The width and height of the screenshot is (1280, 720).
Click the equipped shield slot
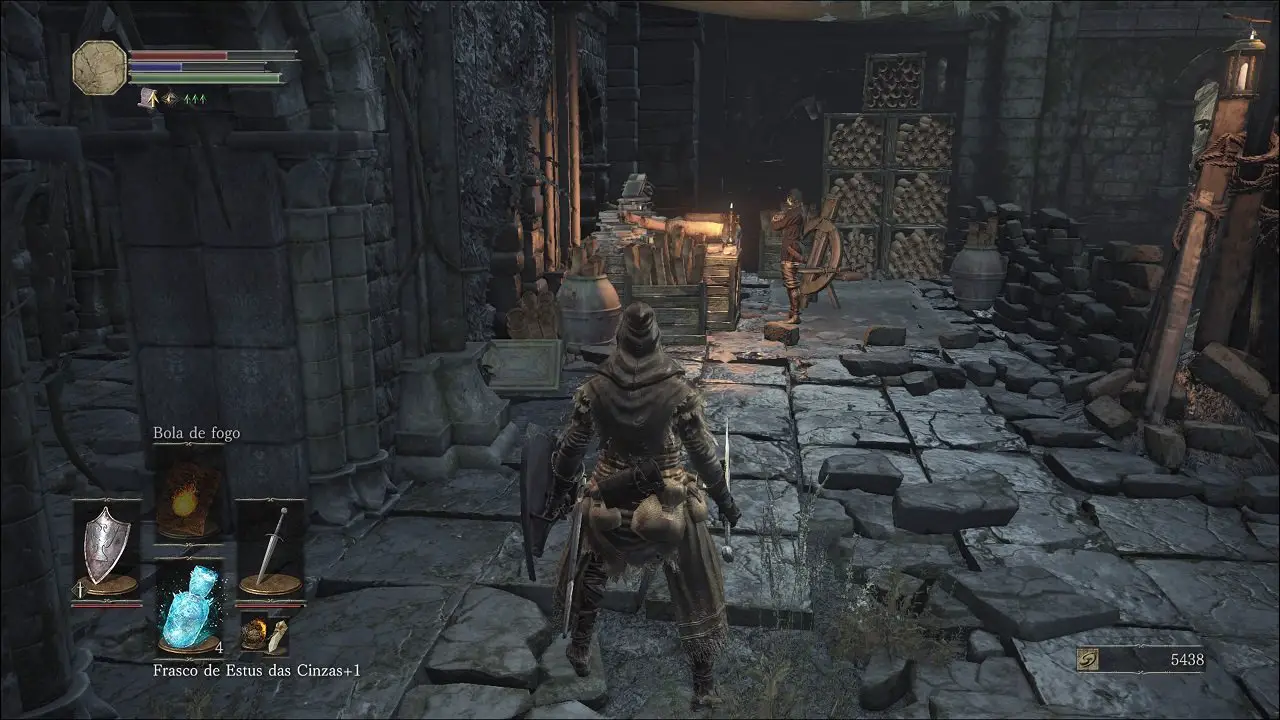point(106,548)
